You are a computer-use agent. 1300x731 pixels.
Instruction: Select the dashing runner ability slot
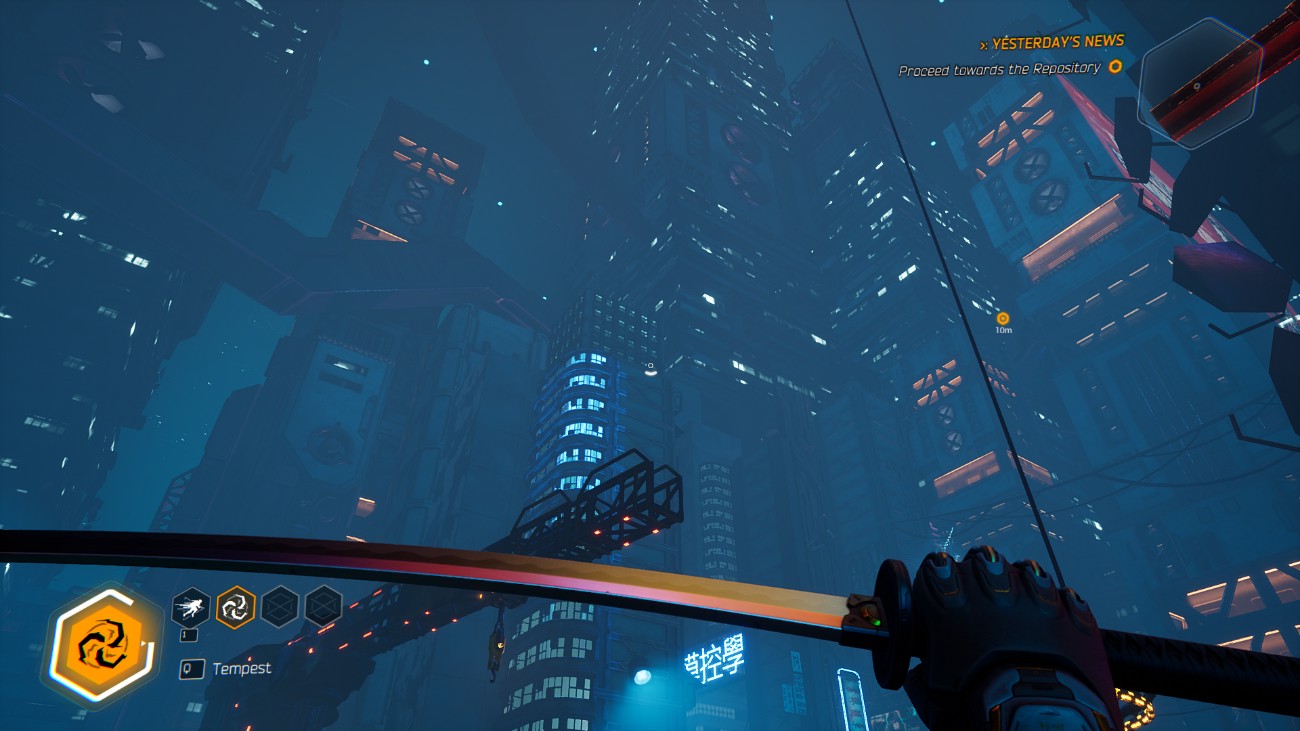[190, 606]
